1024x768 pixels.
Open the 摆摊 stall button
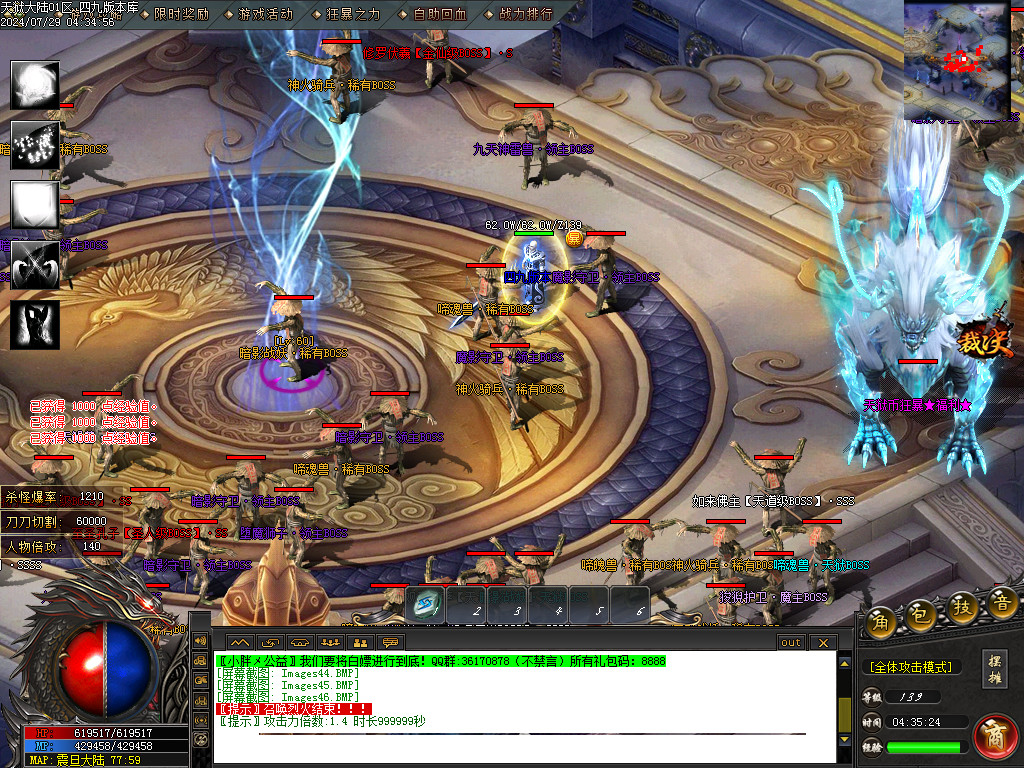tap(995, 668)
